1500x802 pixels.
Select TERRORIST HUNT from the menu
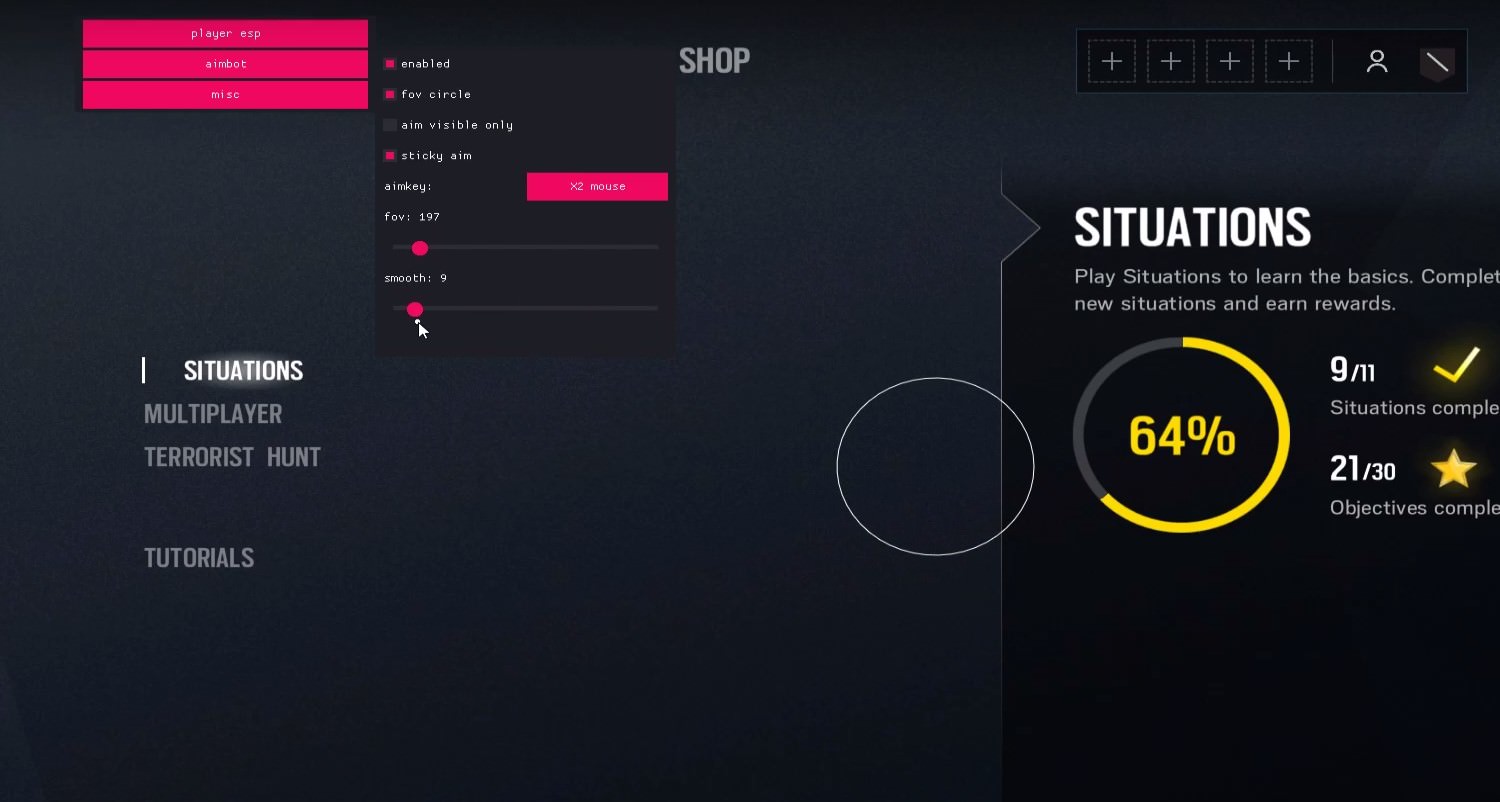pos(232,456)
